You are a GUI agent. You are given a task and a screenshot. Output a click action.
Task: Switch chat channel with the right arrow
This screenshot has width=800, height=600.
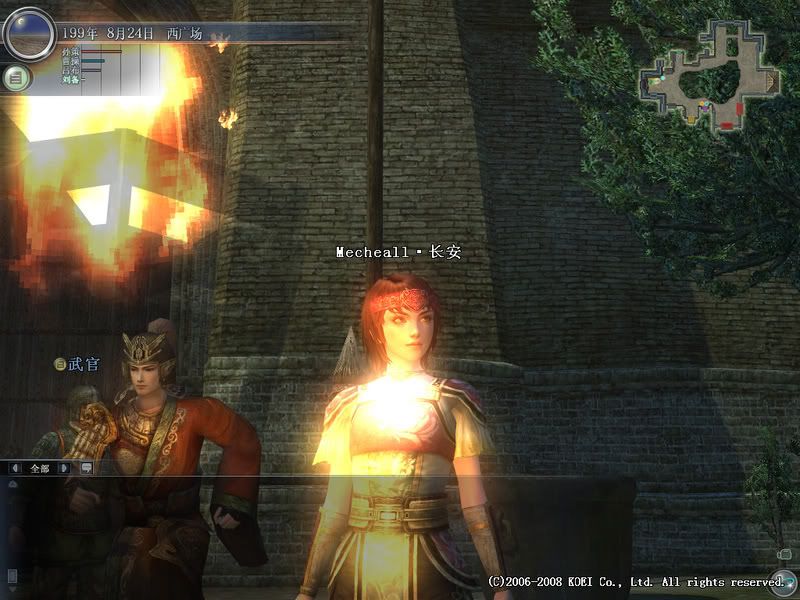(64, 467)
